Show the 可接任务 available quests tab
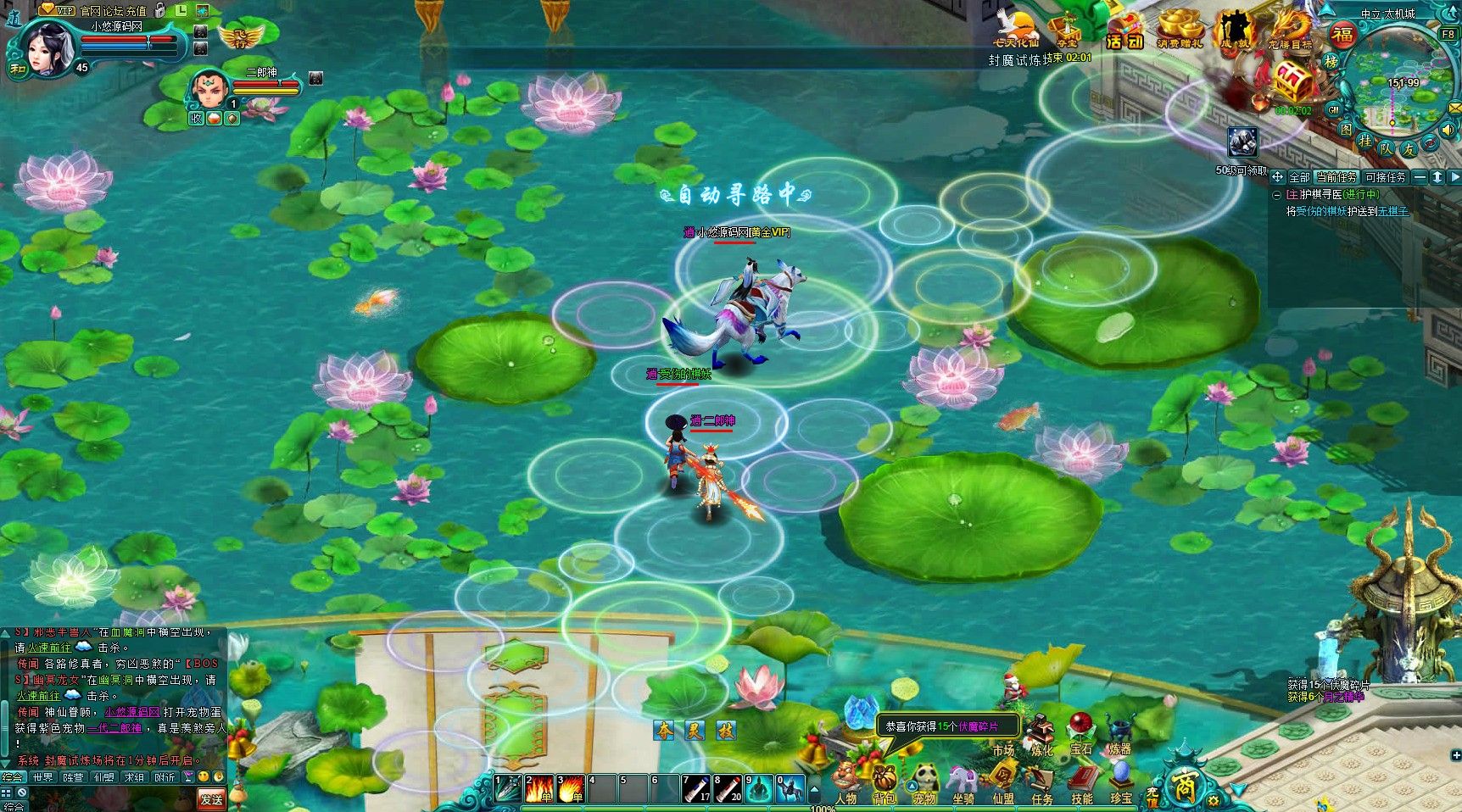Image resolution: width=1462 pixels, height=812 pixels. [x=1385, y=177]
